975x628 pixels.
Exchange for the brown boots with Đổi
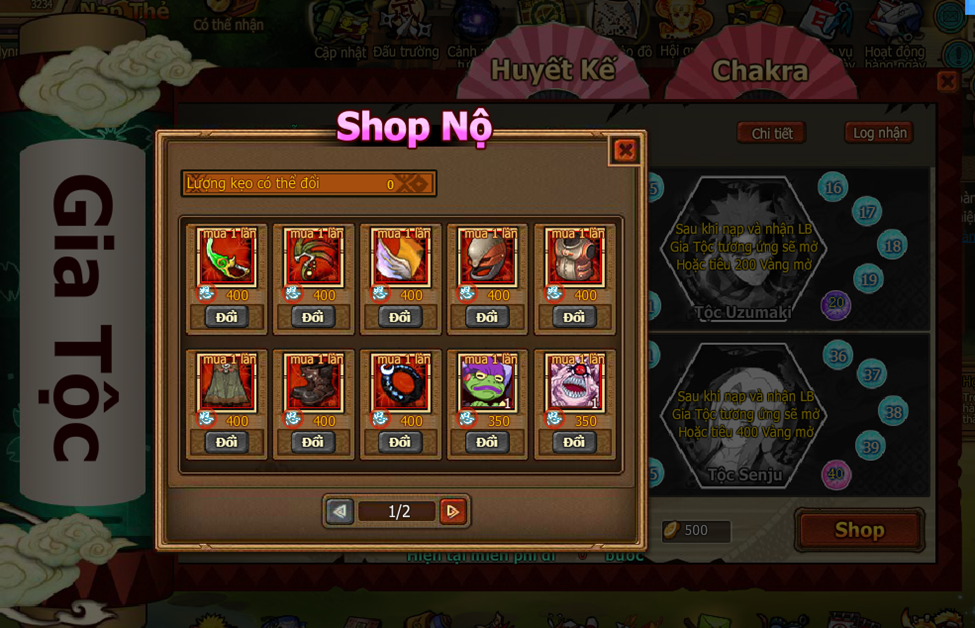(x=313, y=442)
